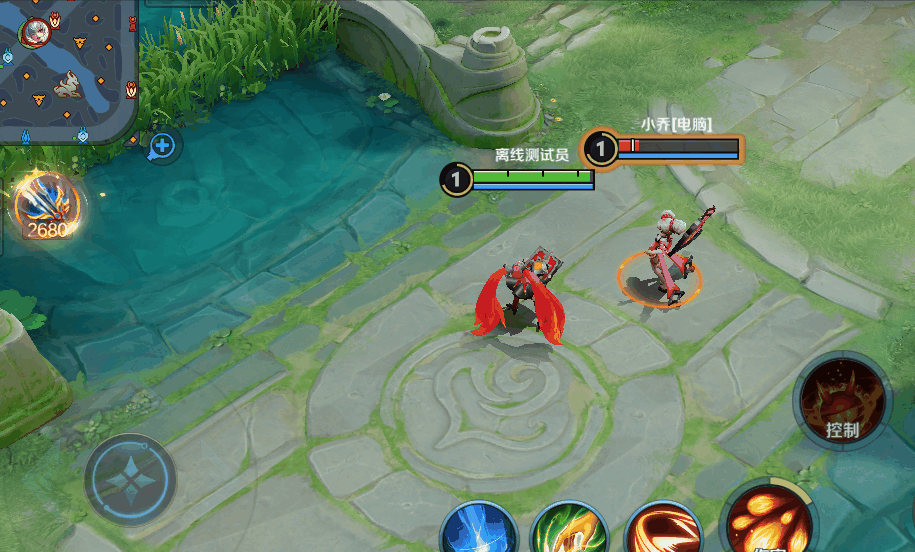The height and width of the screenshot is (552, 915).
Task: Use the green and gold skill
Action: tap(570, 529)
